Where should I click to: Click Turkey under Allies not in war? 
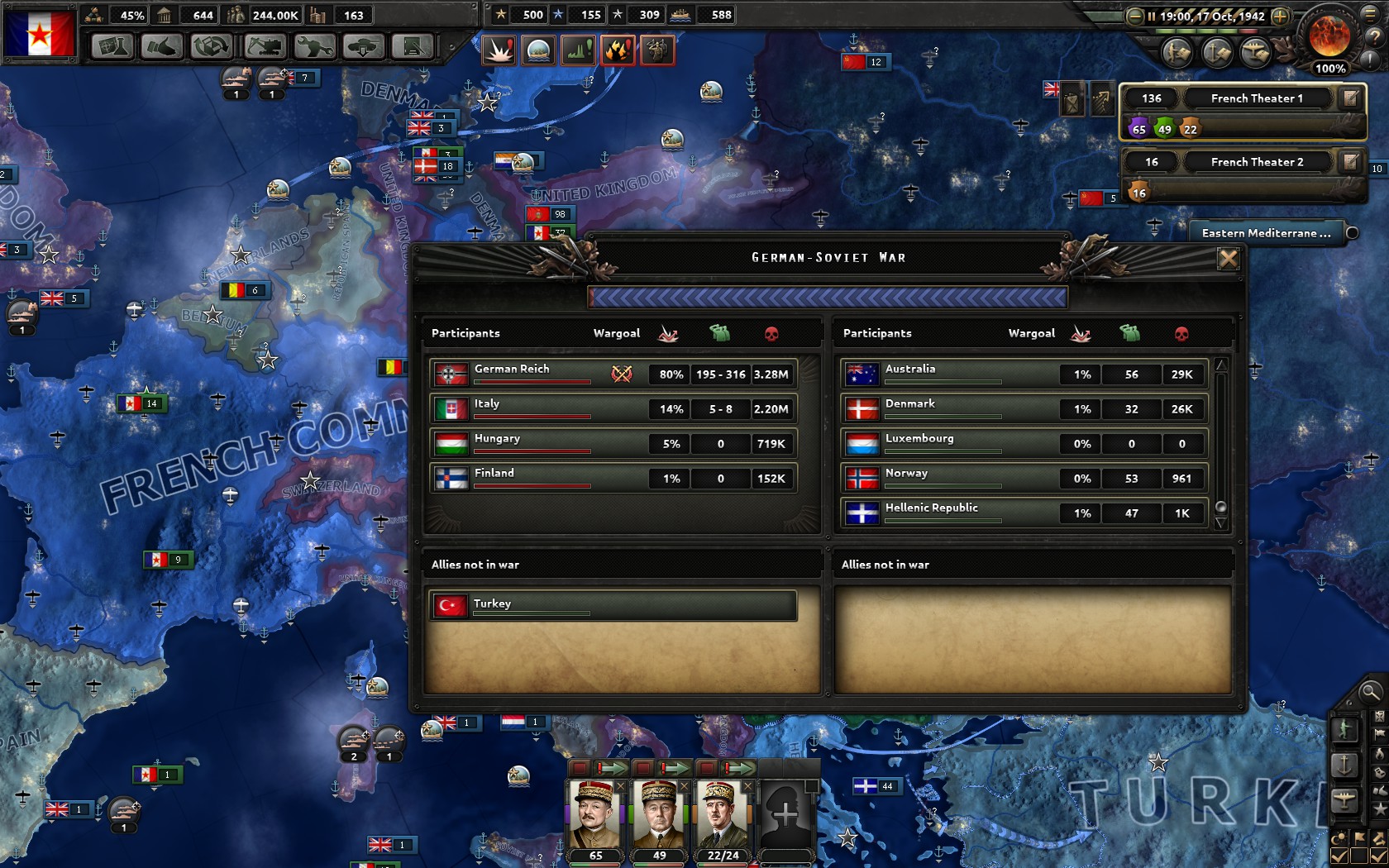613,605
